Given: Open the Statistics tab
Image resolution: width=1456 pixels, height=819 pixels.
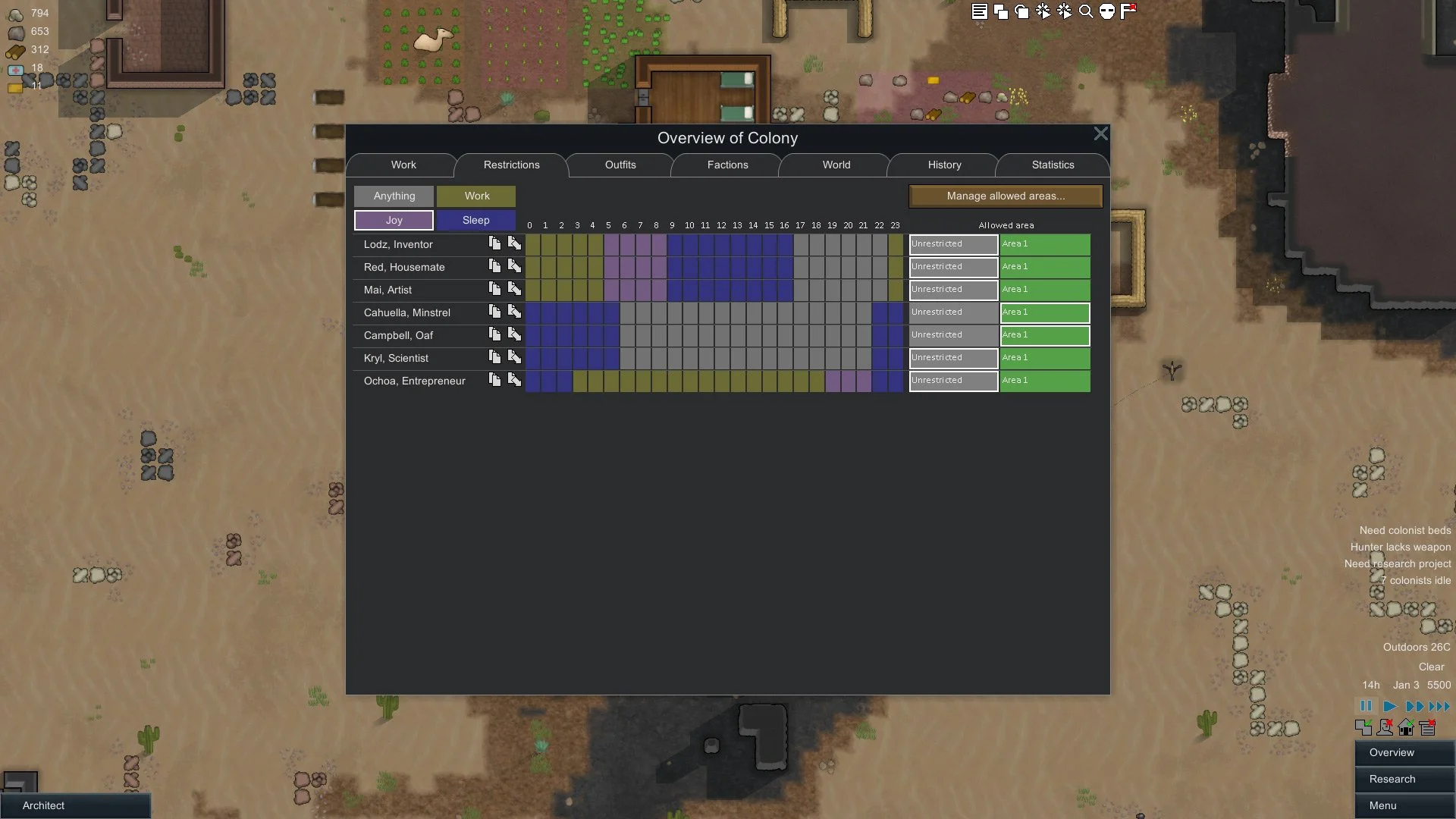Looking at the screenshot, I should [x=1053, y=165].
